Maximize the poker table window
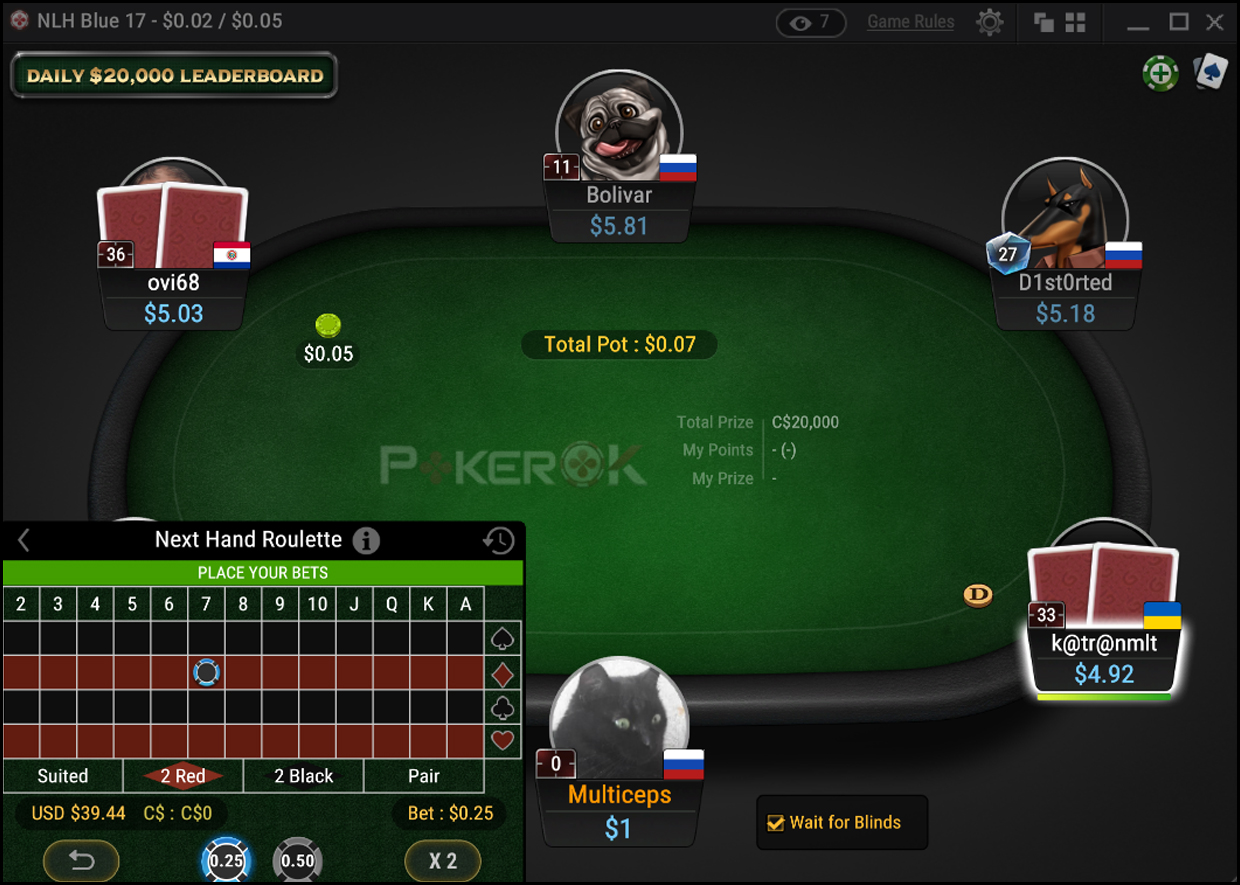 (1179, 22)
